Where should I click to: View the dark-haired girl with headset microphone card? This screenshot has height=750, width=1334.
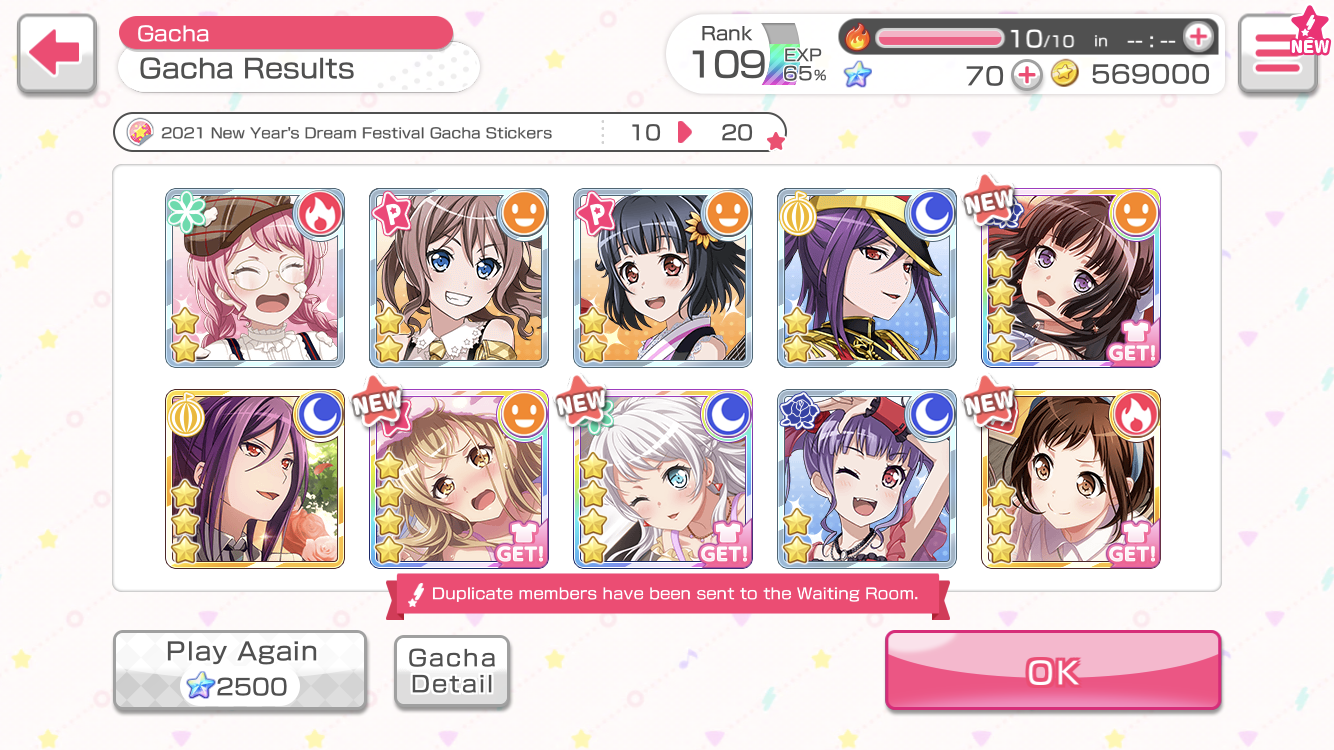point(1071,278)
